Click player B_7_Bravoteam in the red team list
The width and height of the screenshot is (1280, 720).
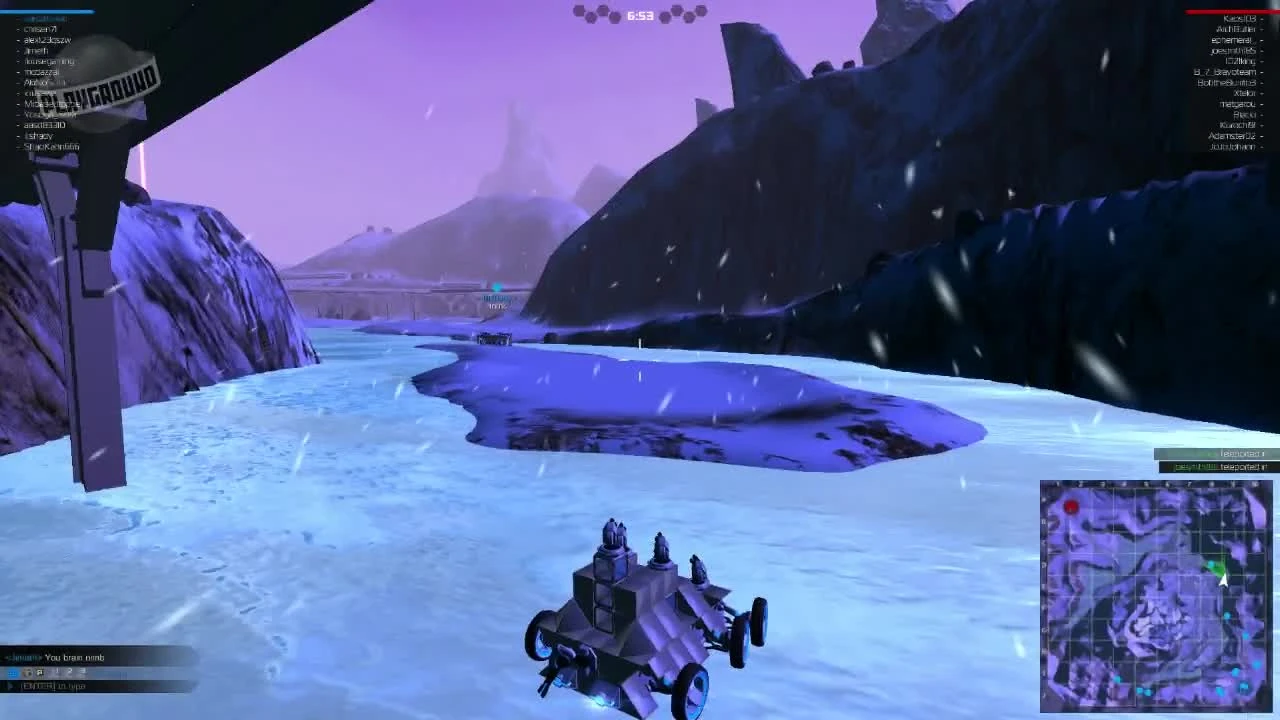pos(1225,72)
